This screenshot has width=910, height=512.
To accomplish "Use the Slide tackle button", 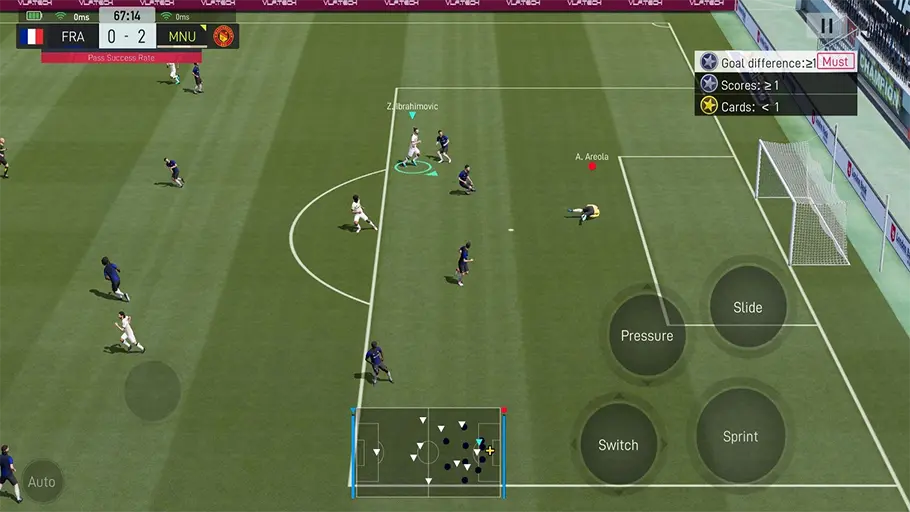I will click(x=748, y=307).
